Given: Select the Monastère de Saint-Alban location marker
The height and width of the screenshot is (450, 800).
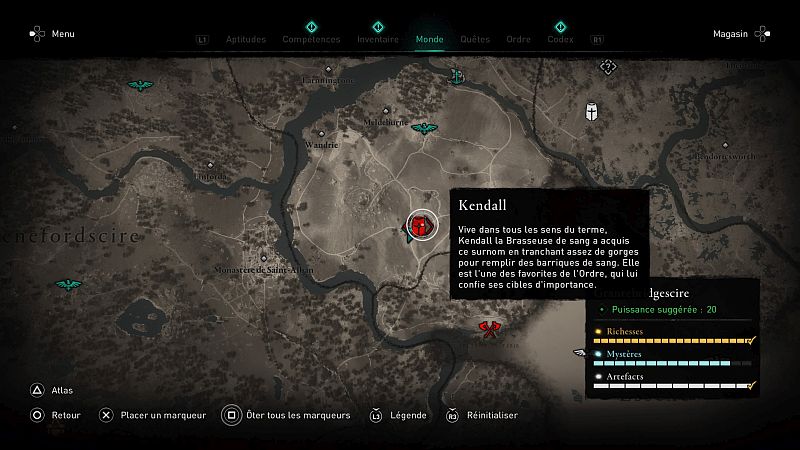Looking at the screenshot, I should point(264,256).
